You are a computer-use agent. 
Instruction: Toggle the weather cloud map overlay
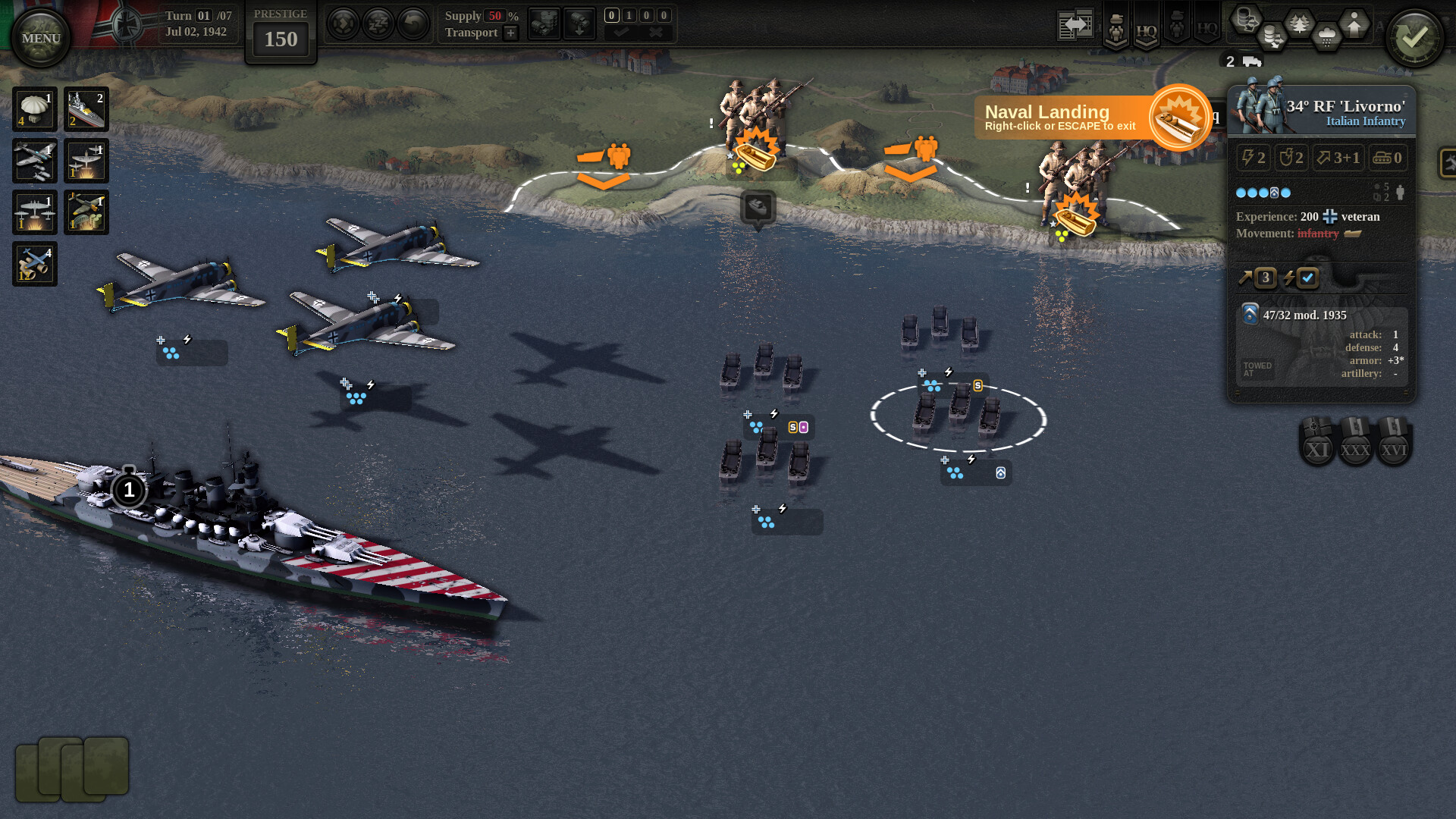1326,36
